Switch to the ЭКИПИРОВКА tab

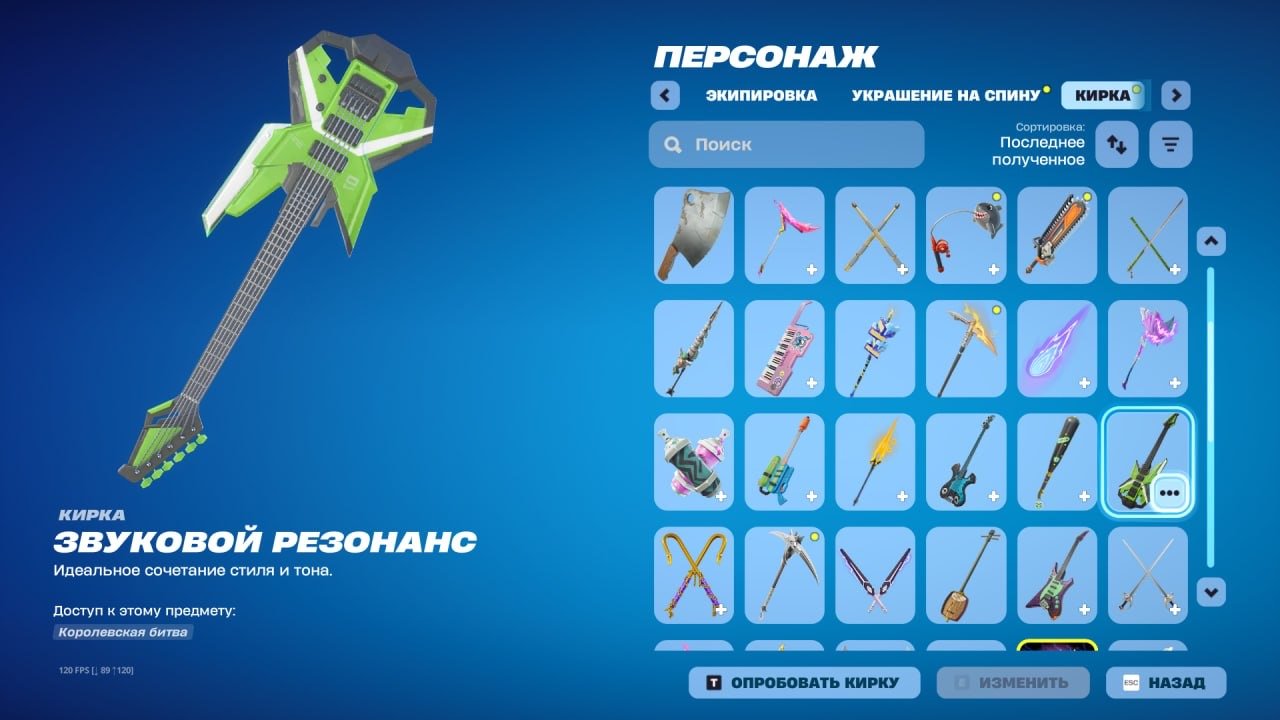[761, 95]
